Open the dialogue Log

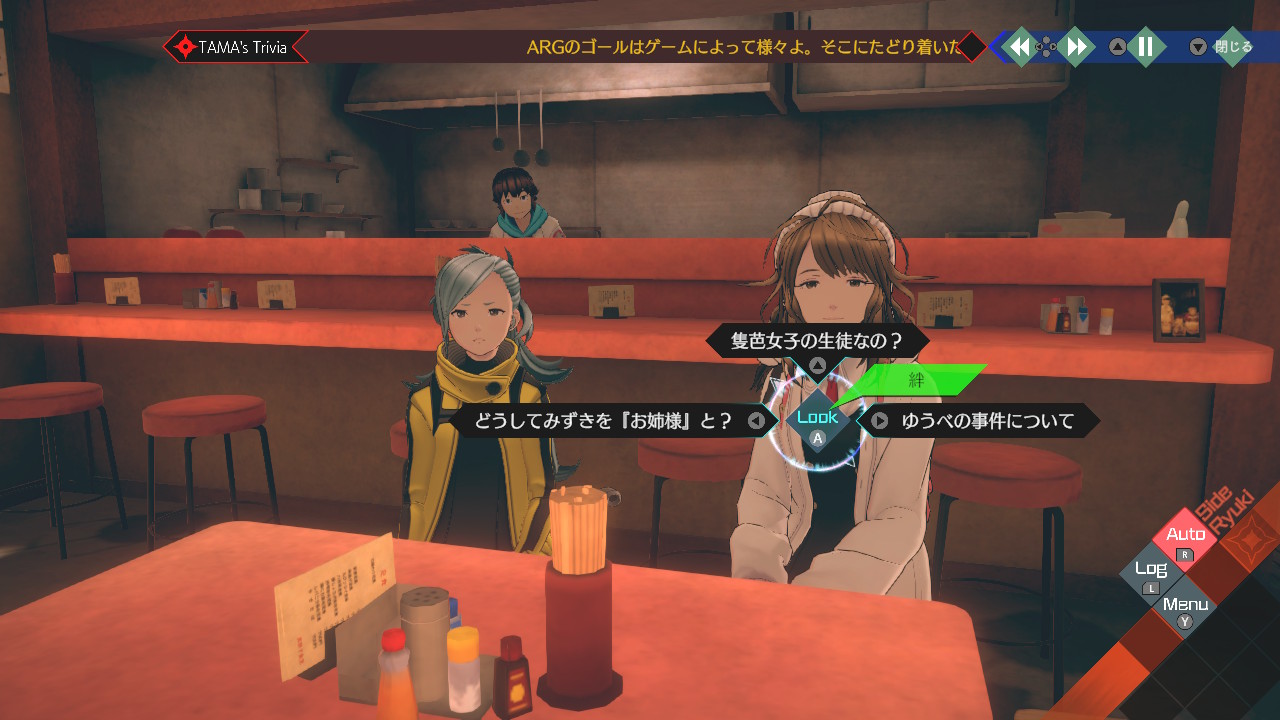point(1151,571)
